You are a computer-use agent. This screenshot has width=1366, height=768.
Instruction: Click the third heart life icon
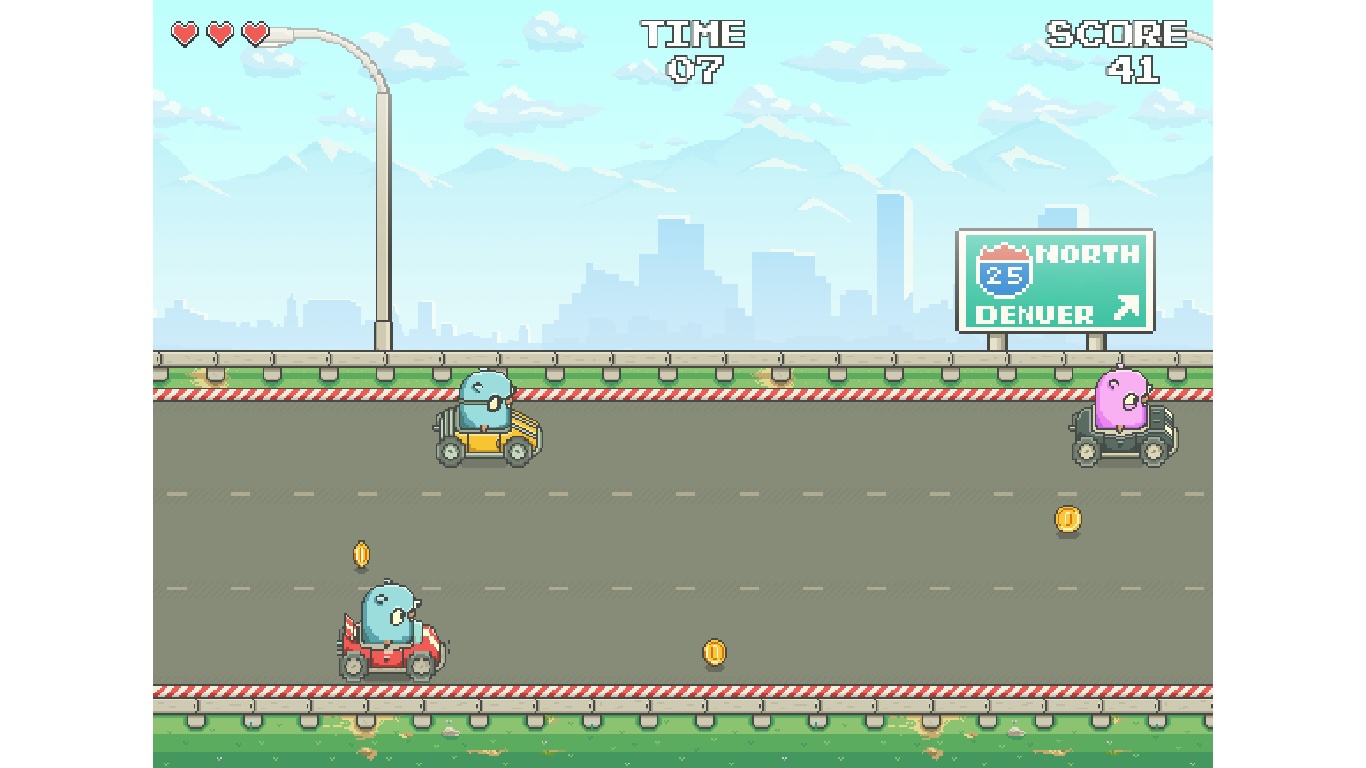point(256,33)
